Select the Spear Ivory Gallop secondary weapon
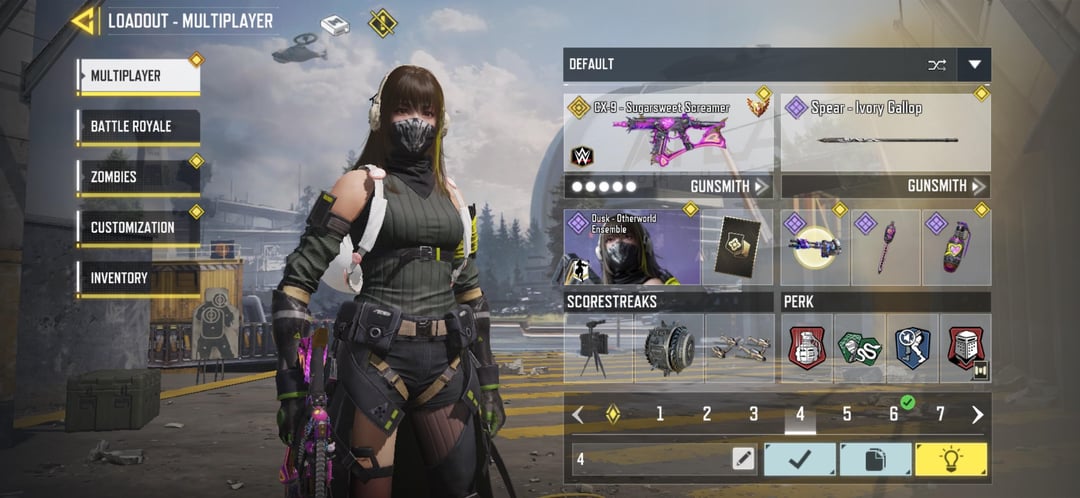The width and height of the screenshot is (1080, 498). tap(885, 132)
